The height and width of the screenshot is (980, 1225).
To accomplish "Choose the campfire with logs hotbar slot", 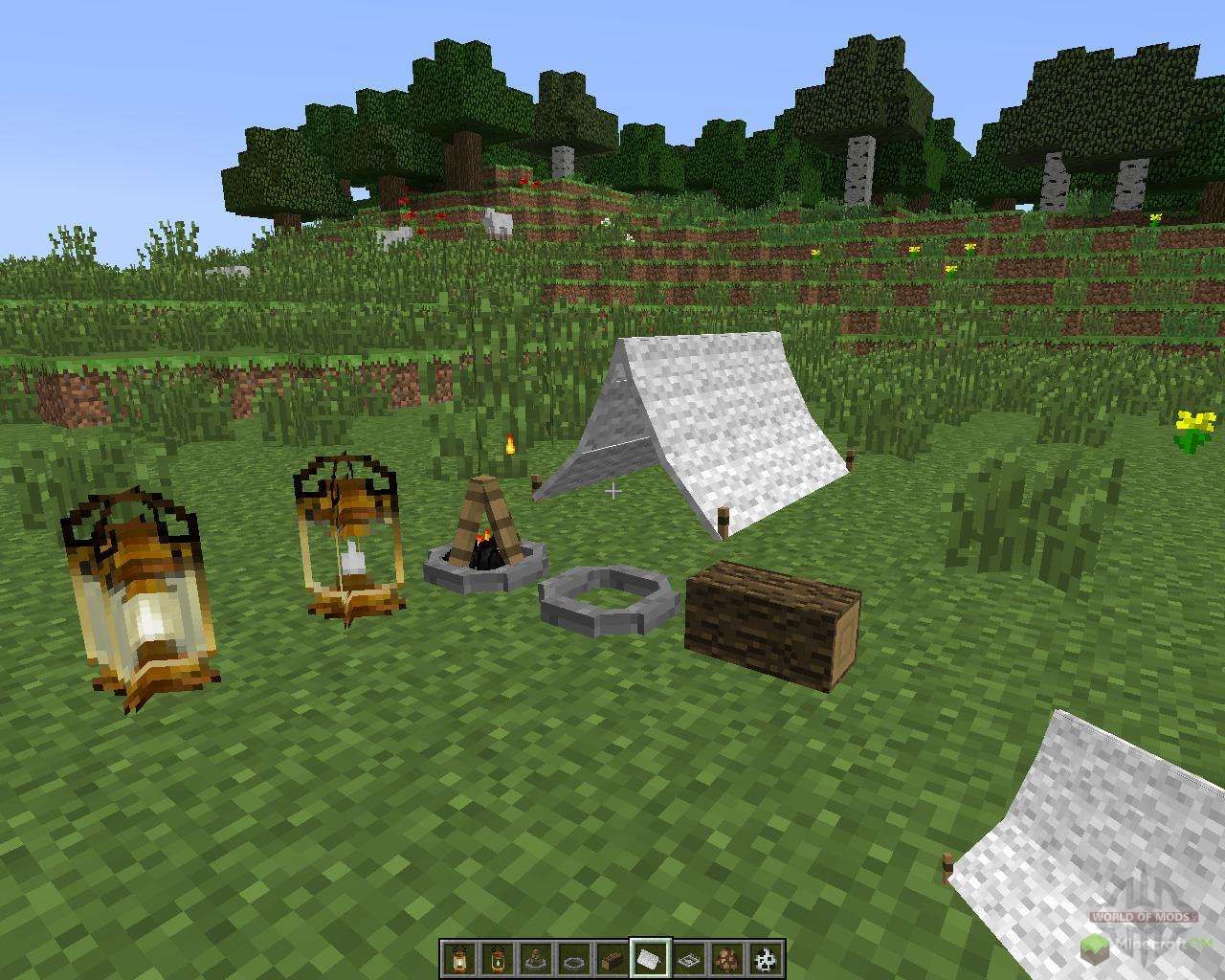I will point(535,958).
